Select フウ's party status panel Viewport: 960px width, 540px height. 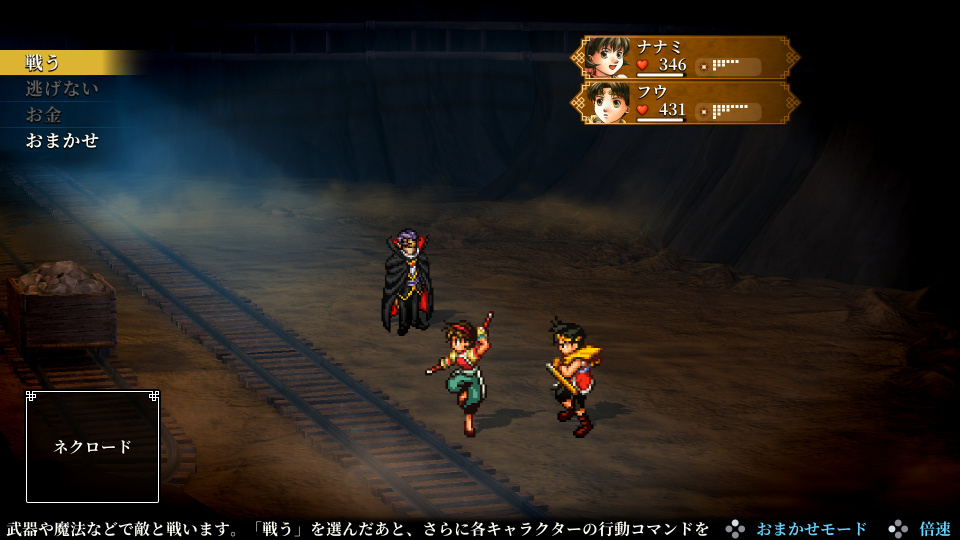(685, 102)
